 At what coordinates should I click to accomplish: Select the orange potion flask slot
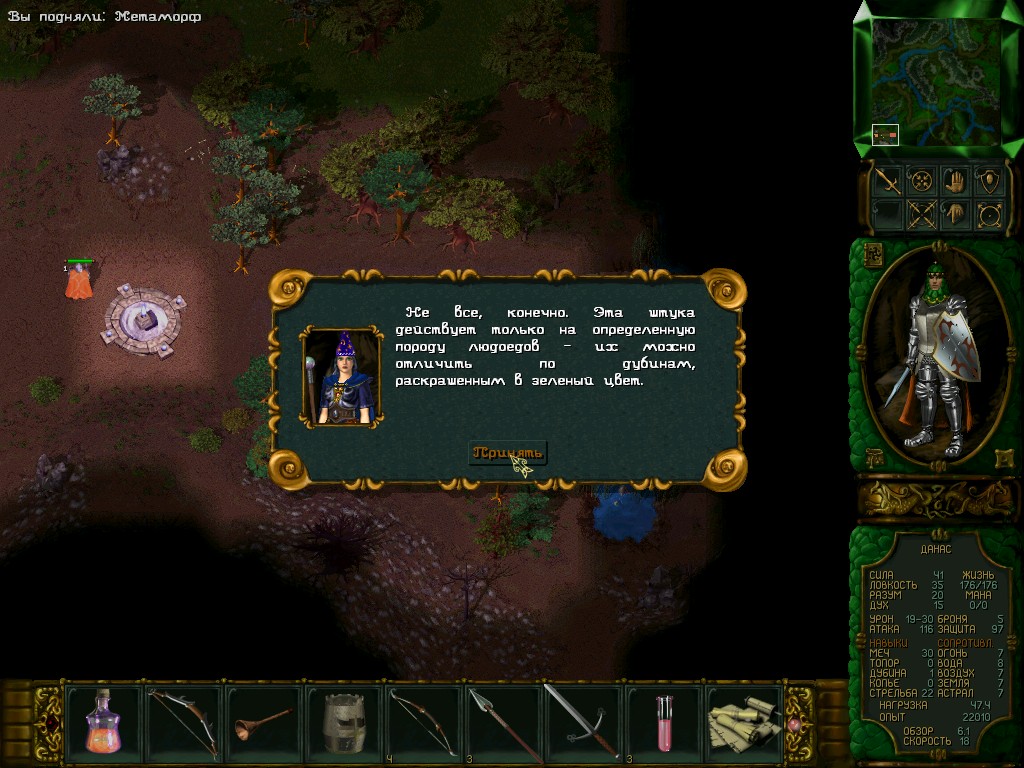pyautogui.click(x=103, y=720)
